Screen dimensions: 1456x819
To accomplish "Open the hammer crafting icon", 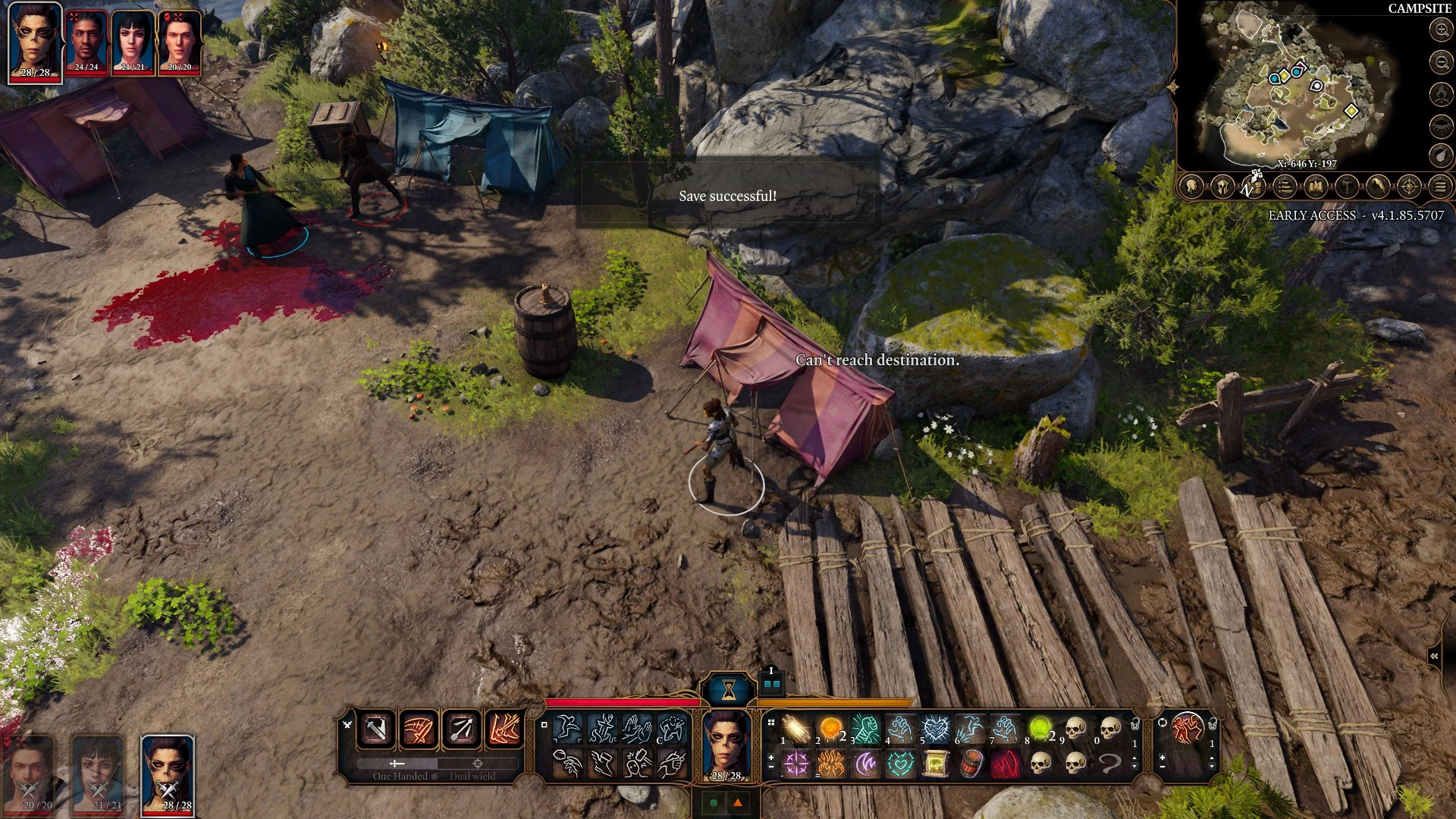I will pyautogui.click(x=1347, y=186).
